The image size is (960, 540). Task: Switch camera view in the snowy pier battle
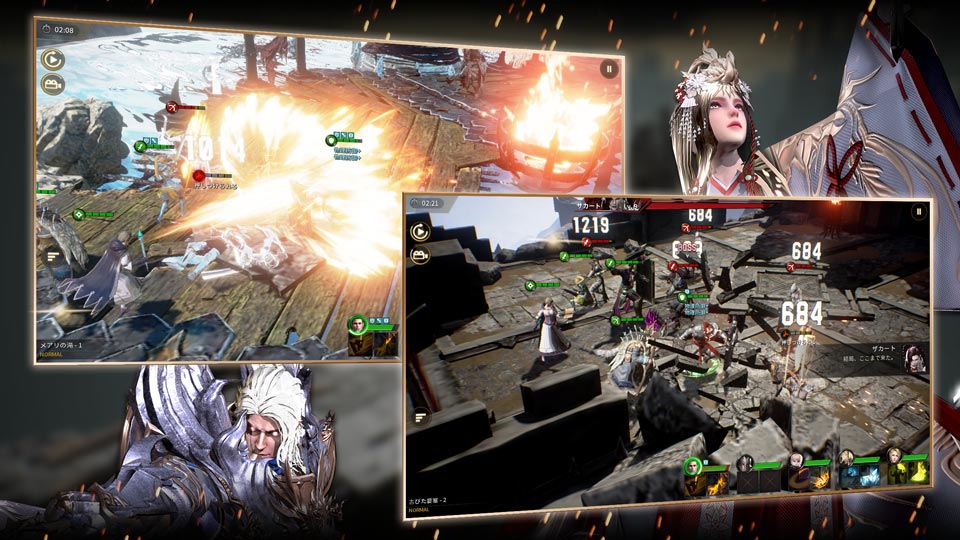point(52,86)
